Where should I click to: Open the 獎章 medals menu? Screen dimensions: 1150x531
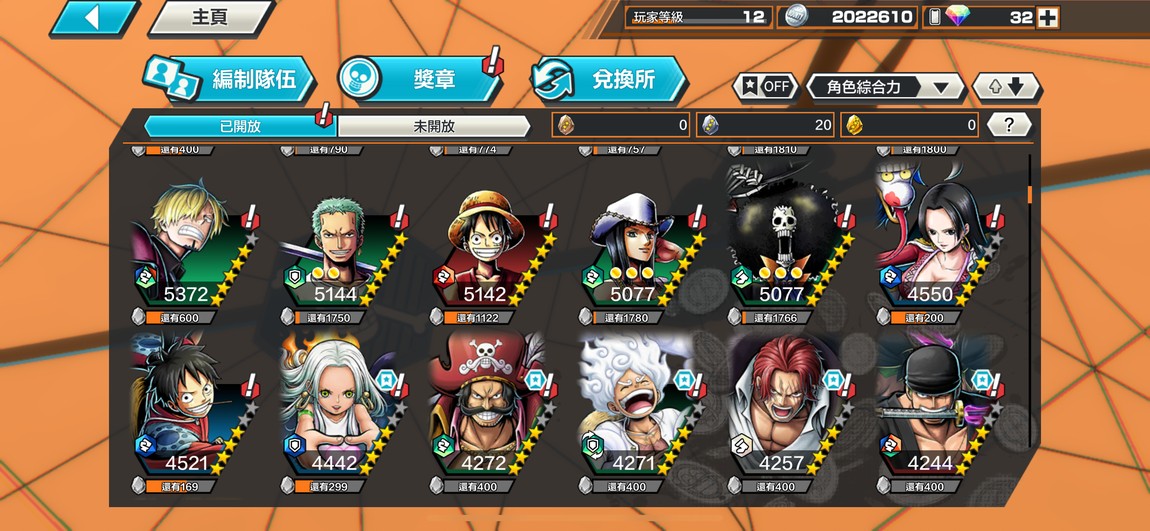pyautogui.click(x=420, y=80)
